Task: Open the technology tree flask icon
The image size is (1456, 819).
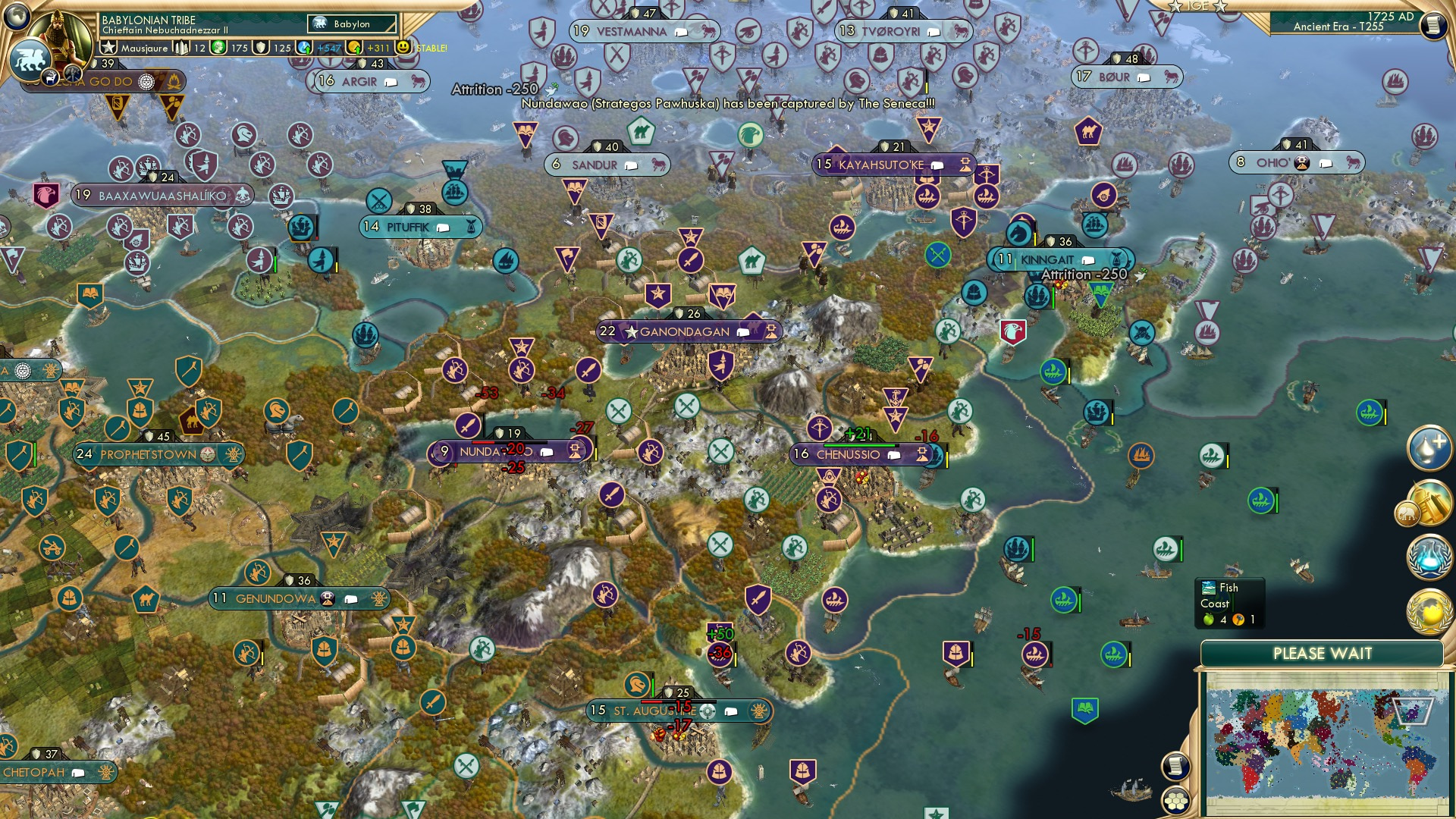Action: [x=1429, y=557]
